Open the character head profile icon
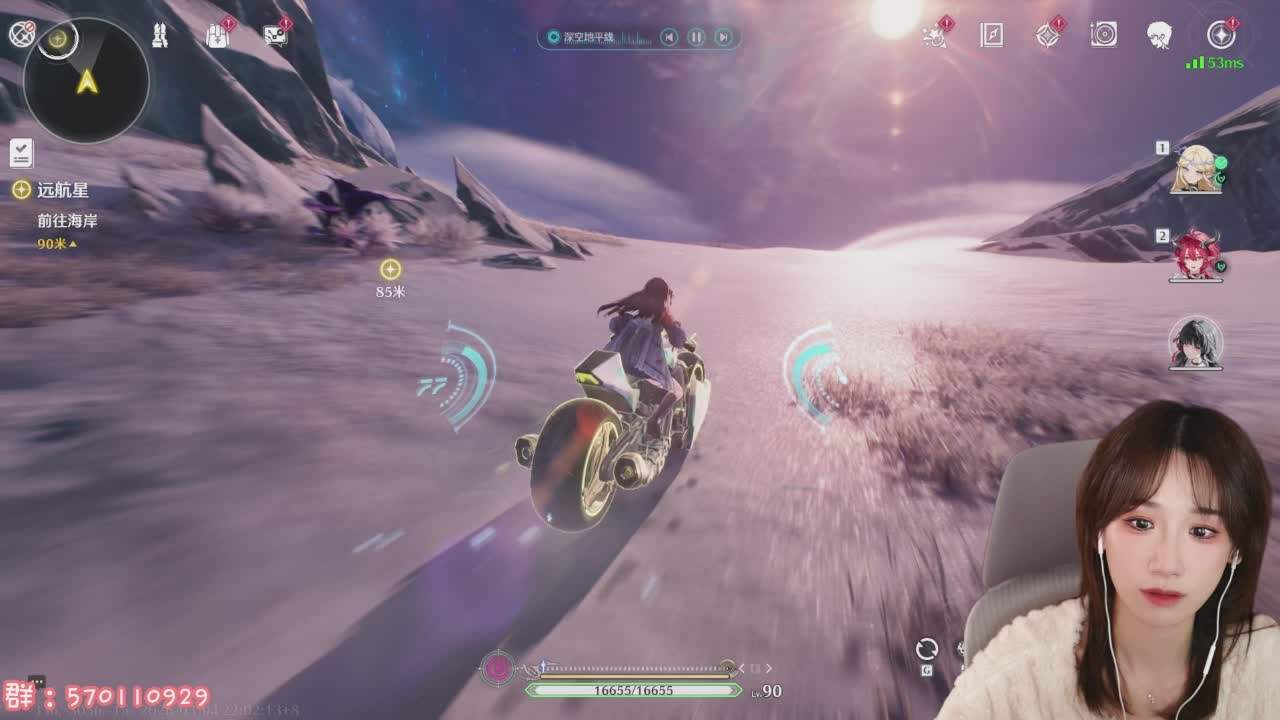 1159,35
